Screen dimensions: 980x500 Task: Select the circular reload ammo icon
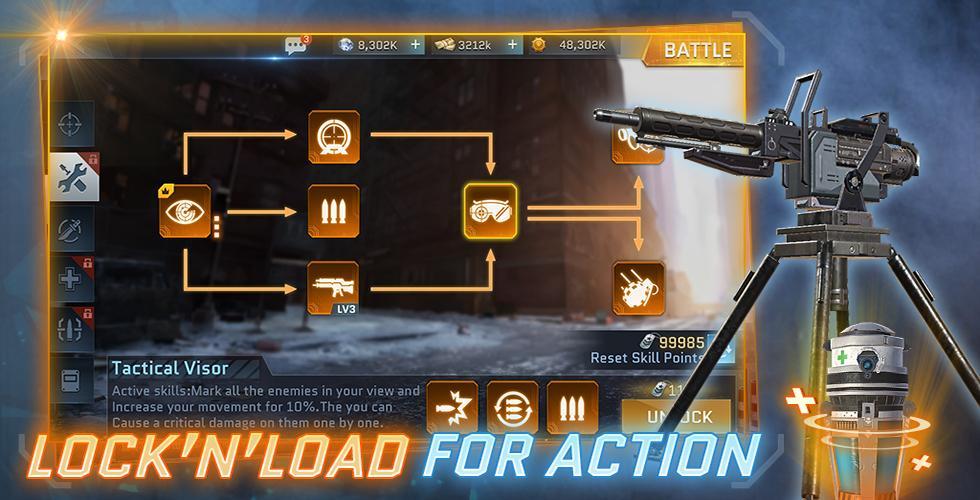click(512, 409)
